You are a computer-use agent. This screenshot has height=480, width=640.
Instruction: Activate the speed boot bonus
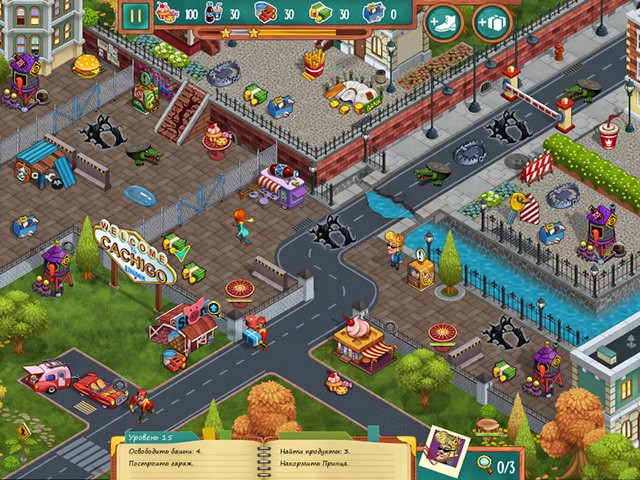(443, 22)
